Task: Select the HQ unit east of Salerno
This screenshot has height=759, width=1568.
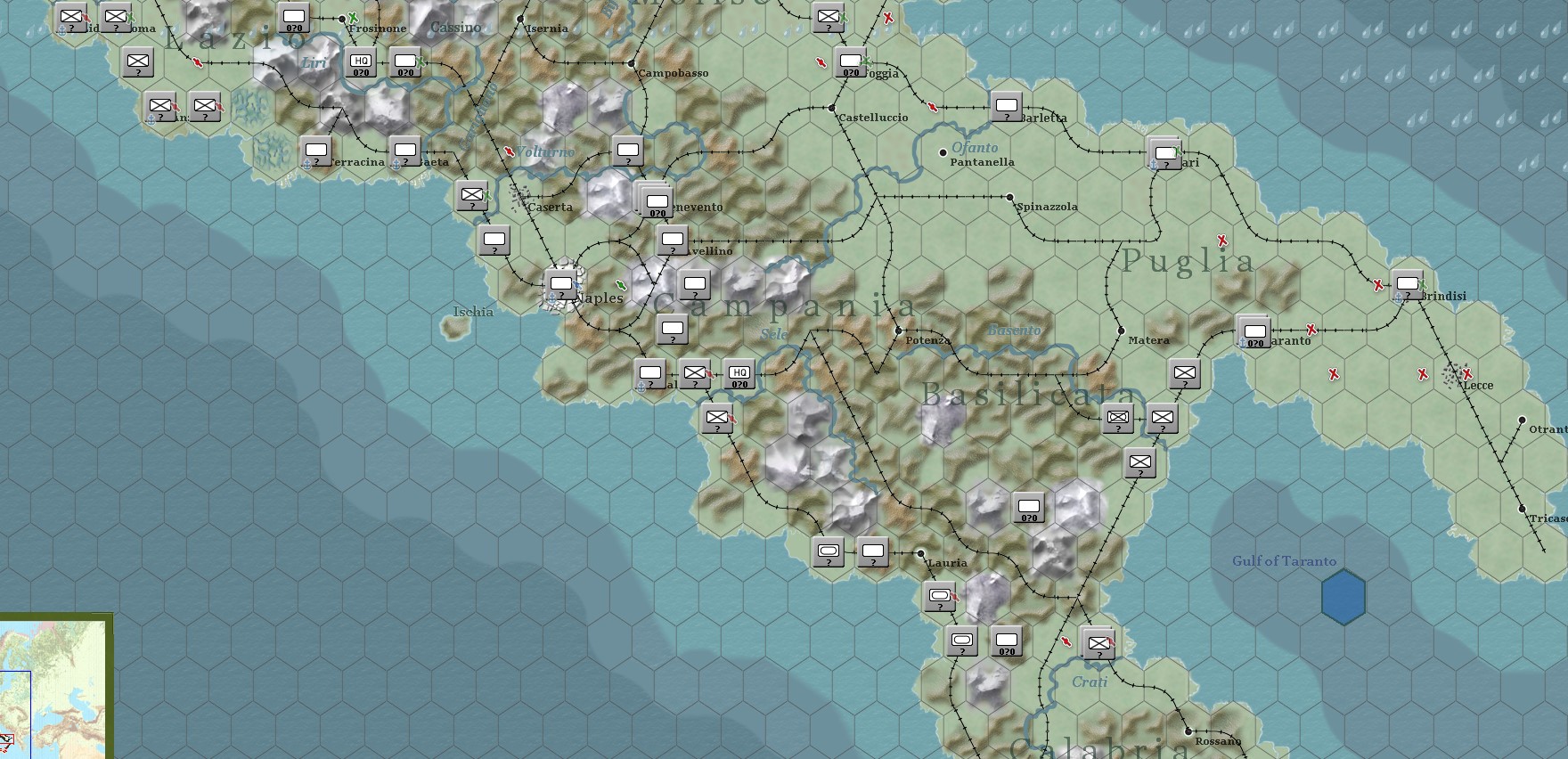Action: pyautogui.click(x=739, y=375)
